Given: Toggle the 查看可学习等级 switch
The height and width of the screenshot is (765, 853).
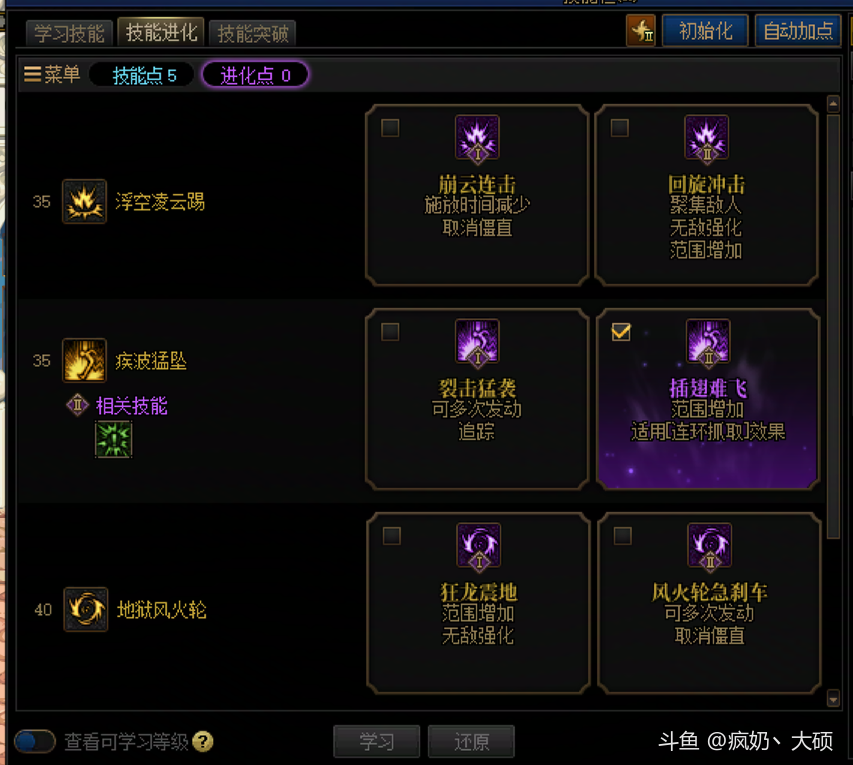Looking at the screenshot, I should coord(35,741).
